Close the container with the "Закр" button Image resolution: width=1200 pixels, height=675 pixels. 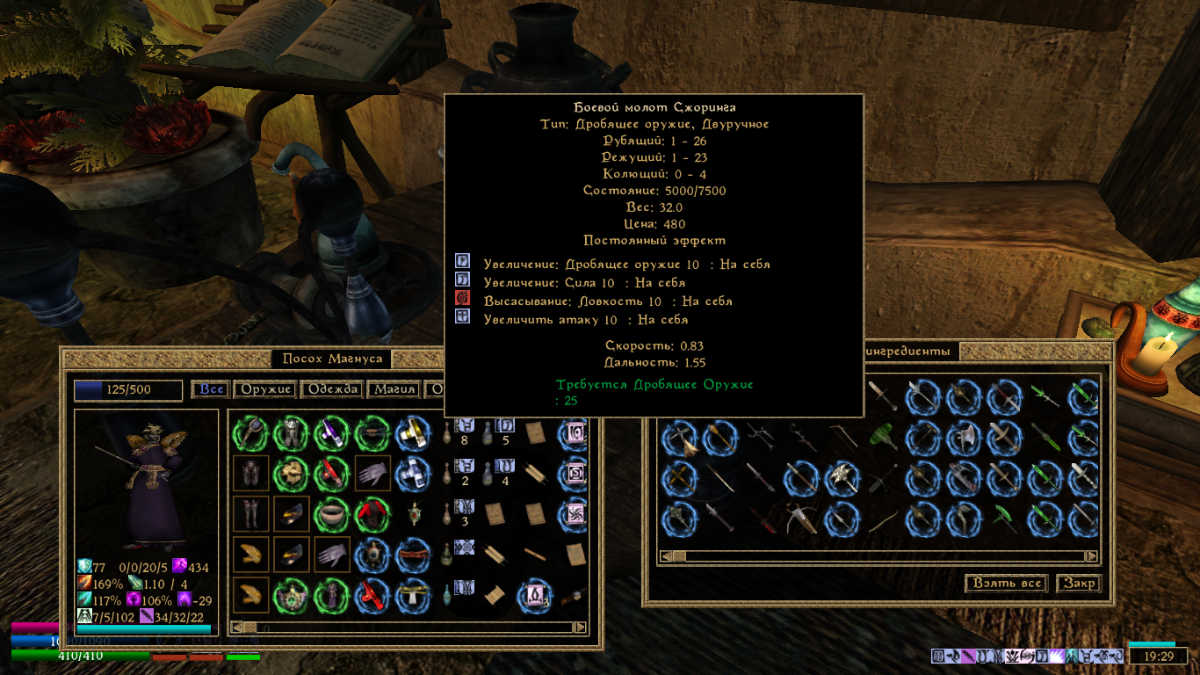[x=1078, y=583]
